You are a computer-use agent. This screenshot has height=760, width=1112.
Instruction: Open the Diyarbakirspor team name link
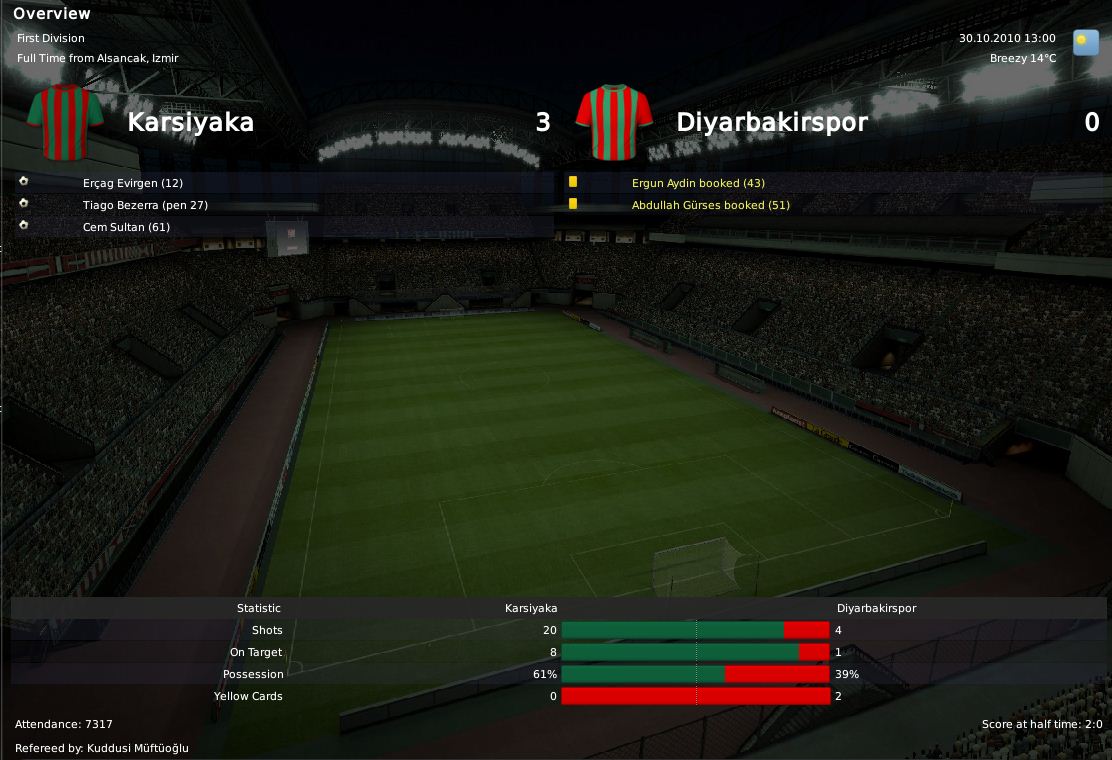(x=771, y=122)
